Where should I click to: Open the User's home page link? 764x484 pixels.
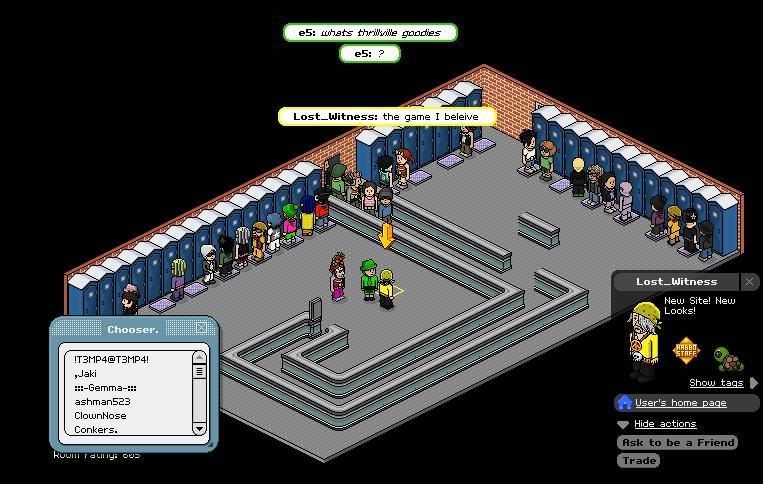pyautogui.click(x=680, y=403)
